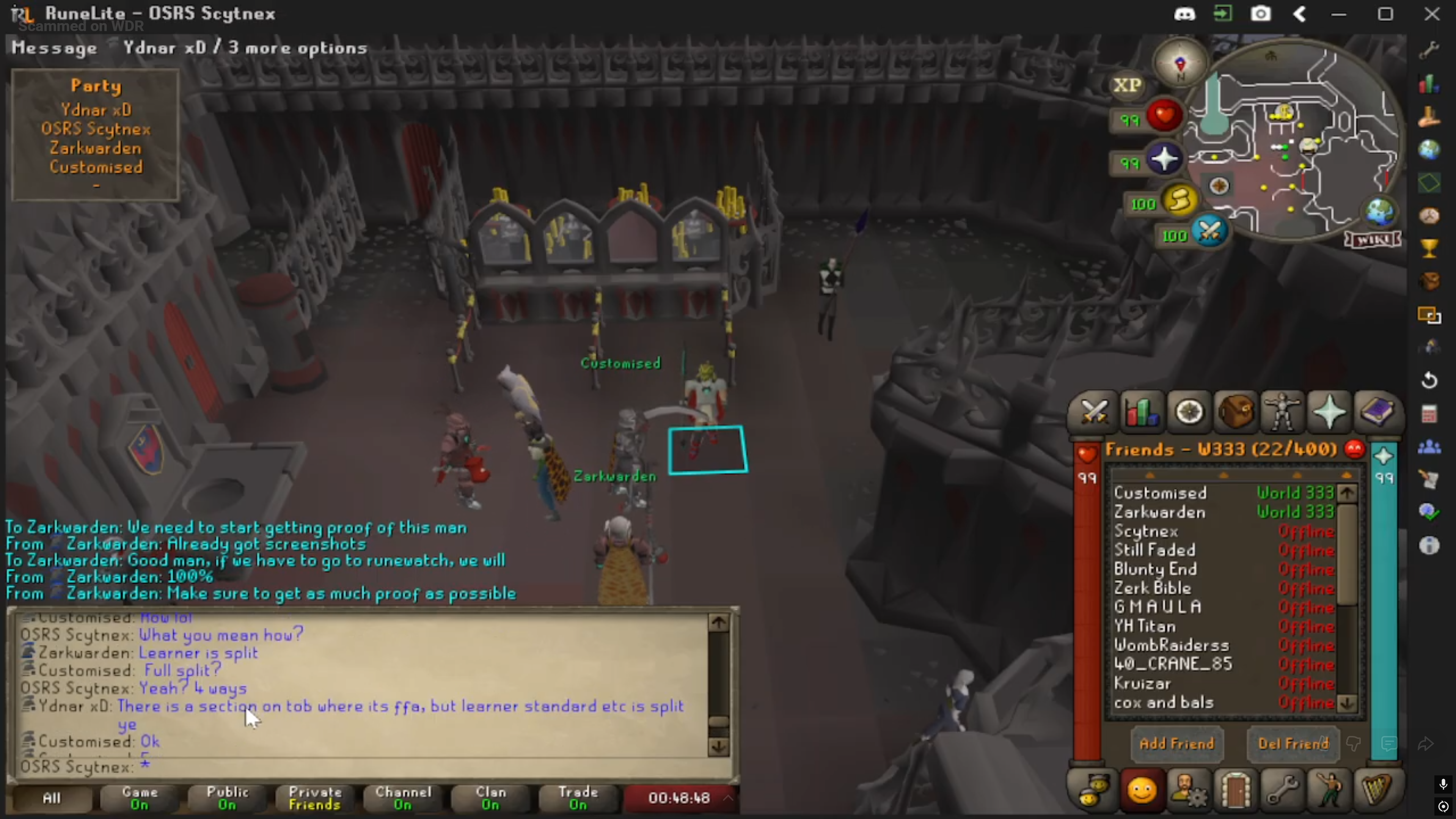Open the Worn Equipment tab
The width and height of the screenshot is (1456, 819).
1282,412
